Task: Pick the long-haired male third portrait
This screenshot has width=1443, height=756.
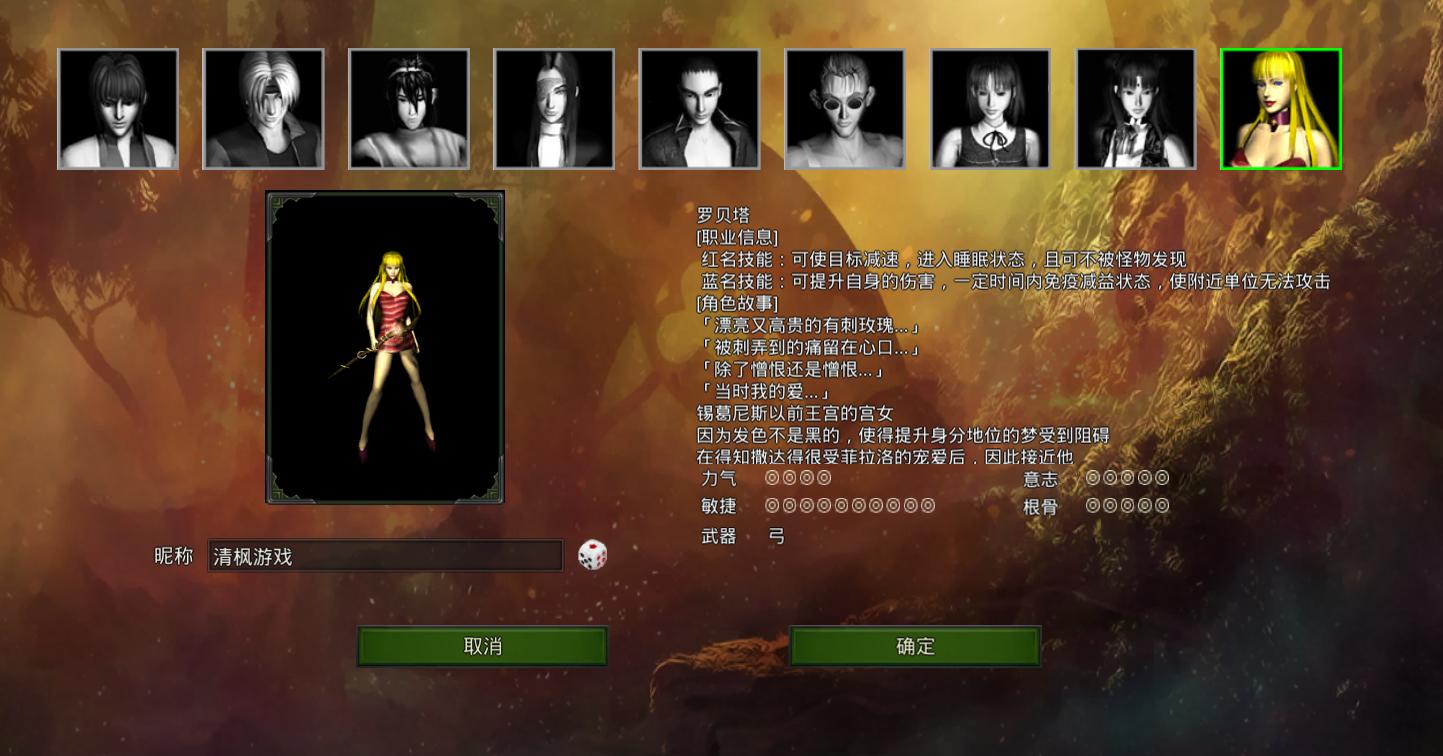Action: click(x=408, y=108)
